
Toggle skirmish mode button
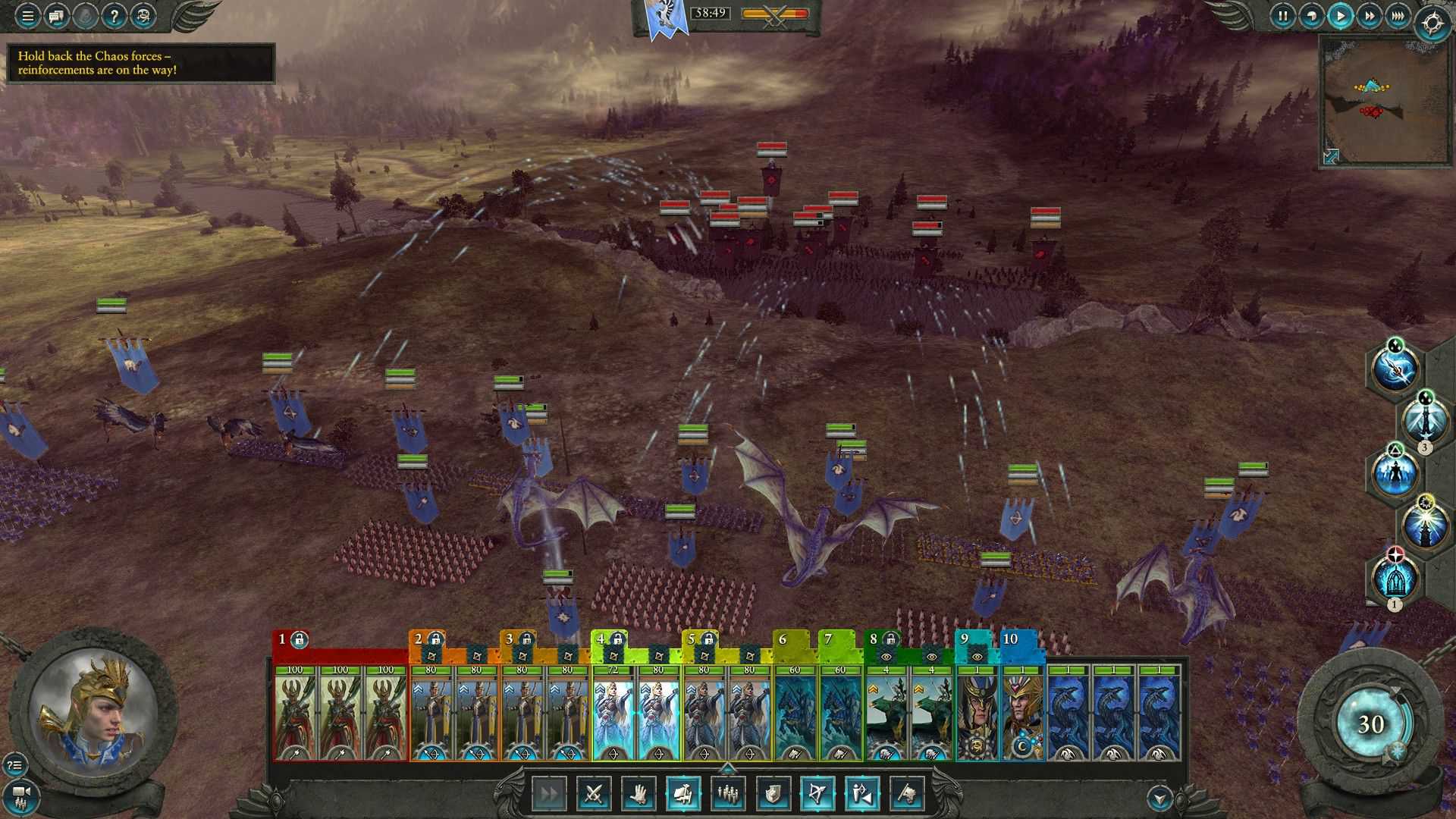coord(862,794)
